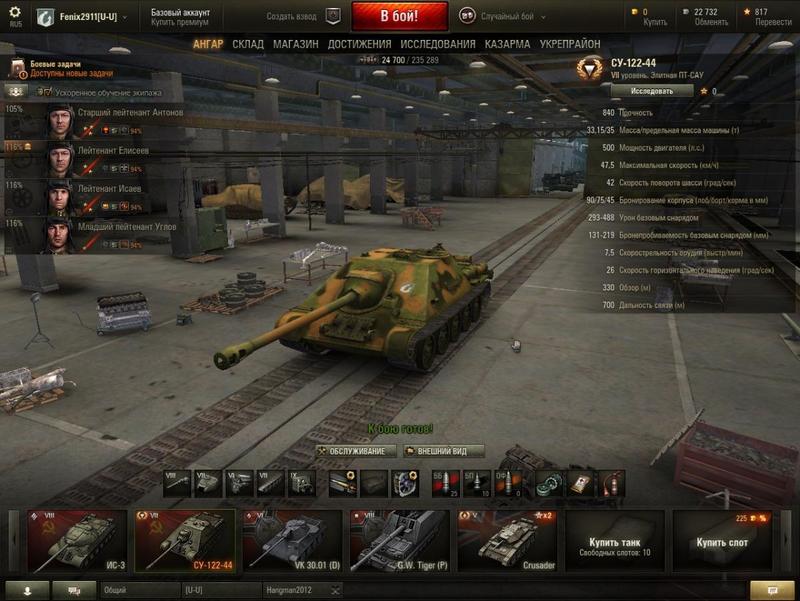Open the Обслуживание service button
Viewport: 800px width, 601px height.
coord(356,451)
